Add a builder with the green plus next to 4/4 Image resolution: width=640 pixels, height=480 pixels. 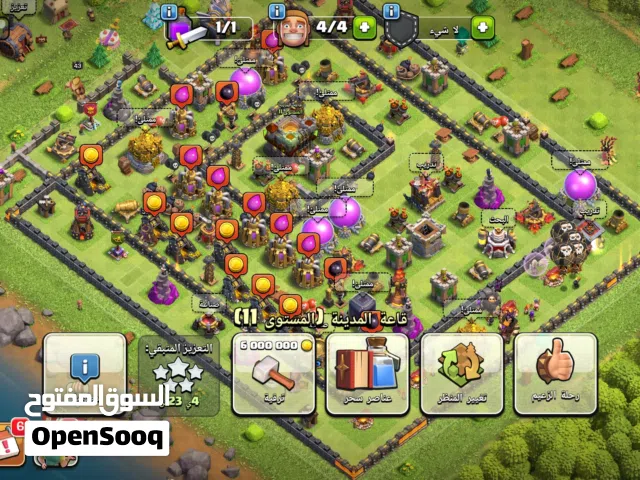pos(363,27)
